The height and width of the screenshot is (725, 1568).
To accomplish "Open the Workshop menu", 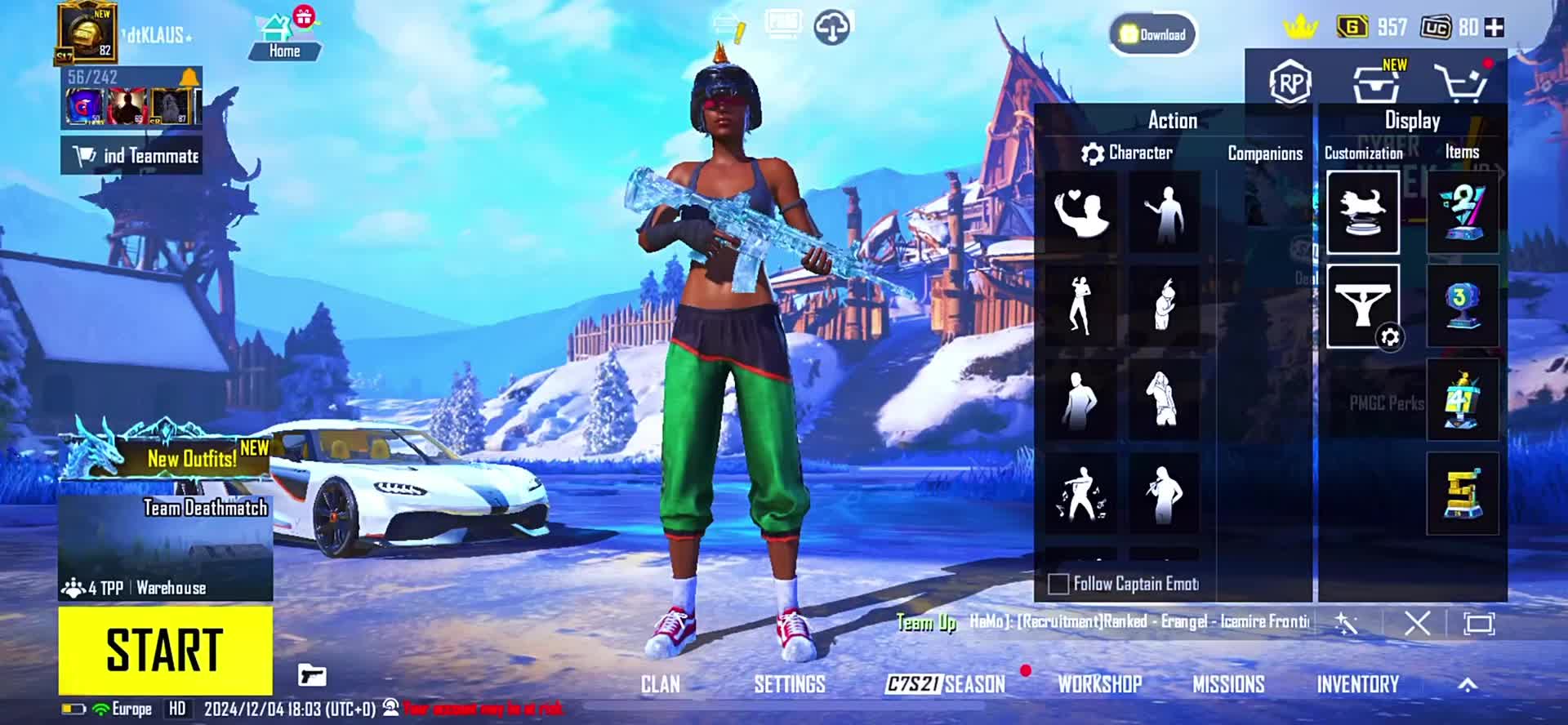I will pyautogui.click(x=1099, y=684).
